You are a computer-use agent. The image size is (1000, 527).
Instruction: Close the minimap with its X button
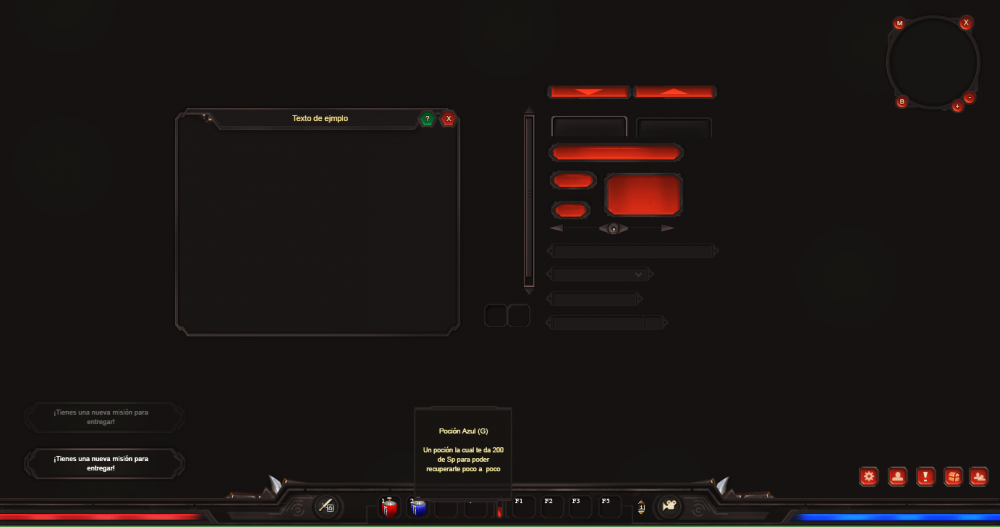pyautogui.click(x=966, y=22)
